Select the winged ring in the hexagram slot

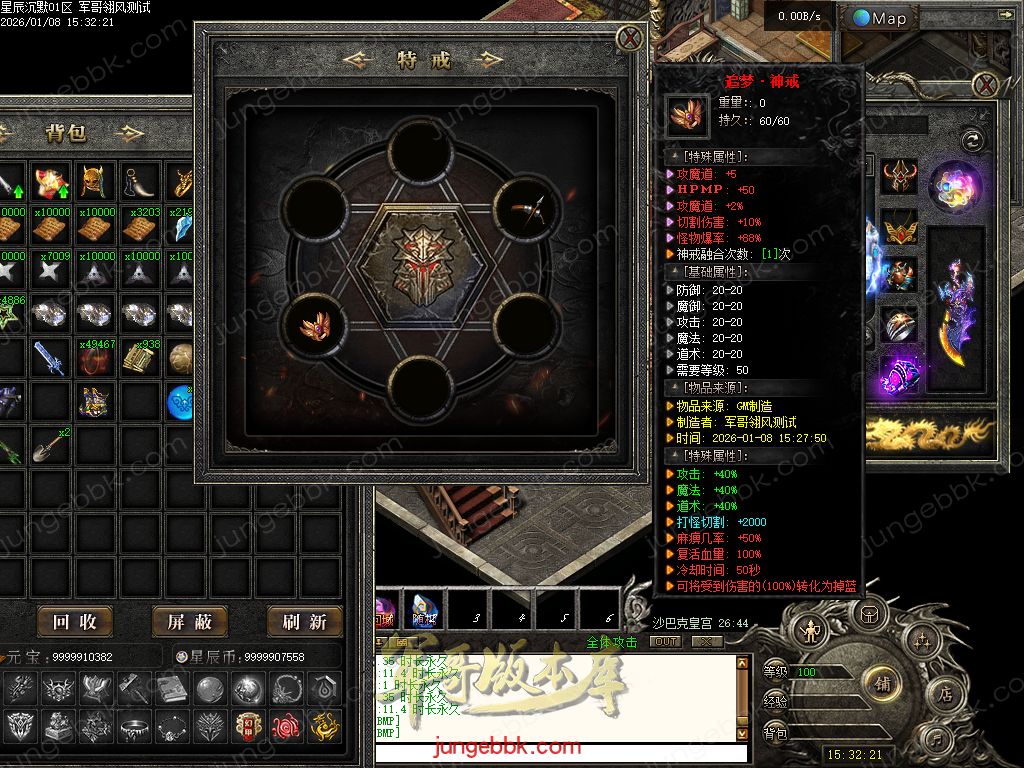pos(320,325)
